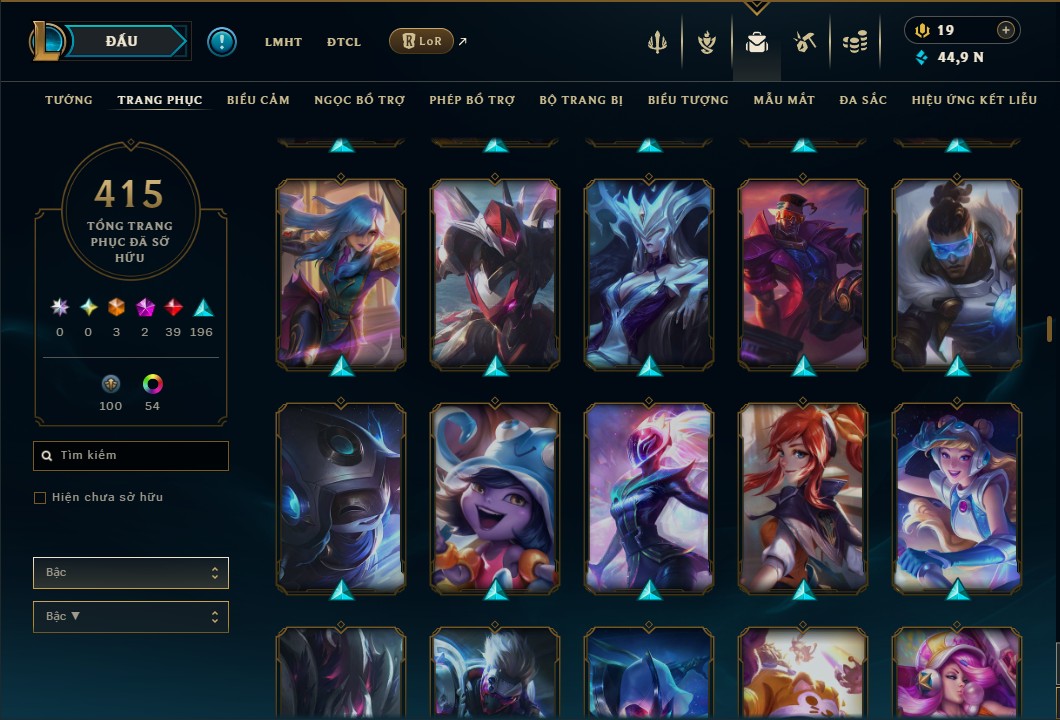The width and height of the screenshot is (1060, 720).
Task: Switch to the TƯỚNG tab
Action: 69,100
